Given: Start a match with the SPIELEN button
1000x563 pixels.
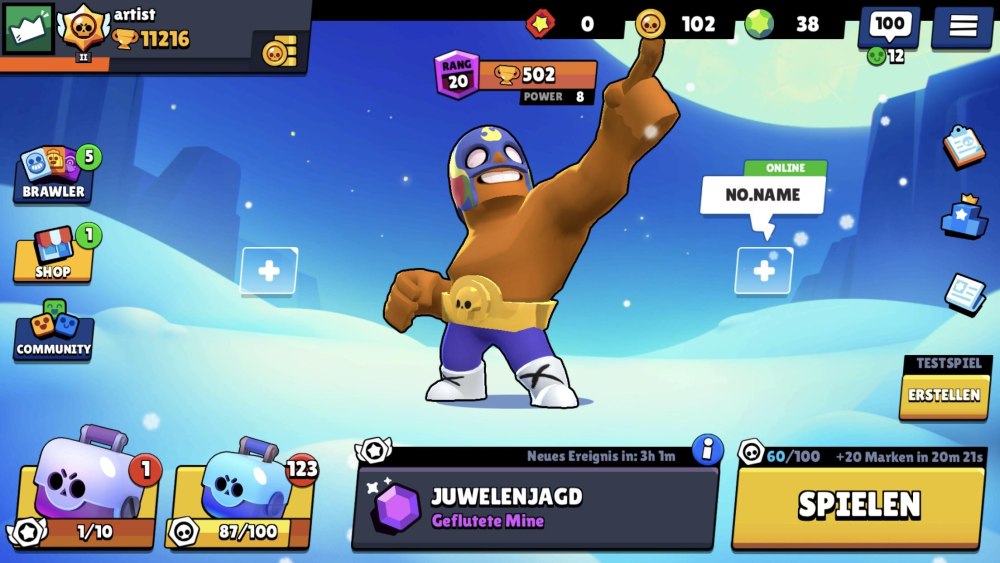Looking at the screenshot, I should pyautogui.click(x=859, y=505).
